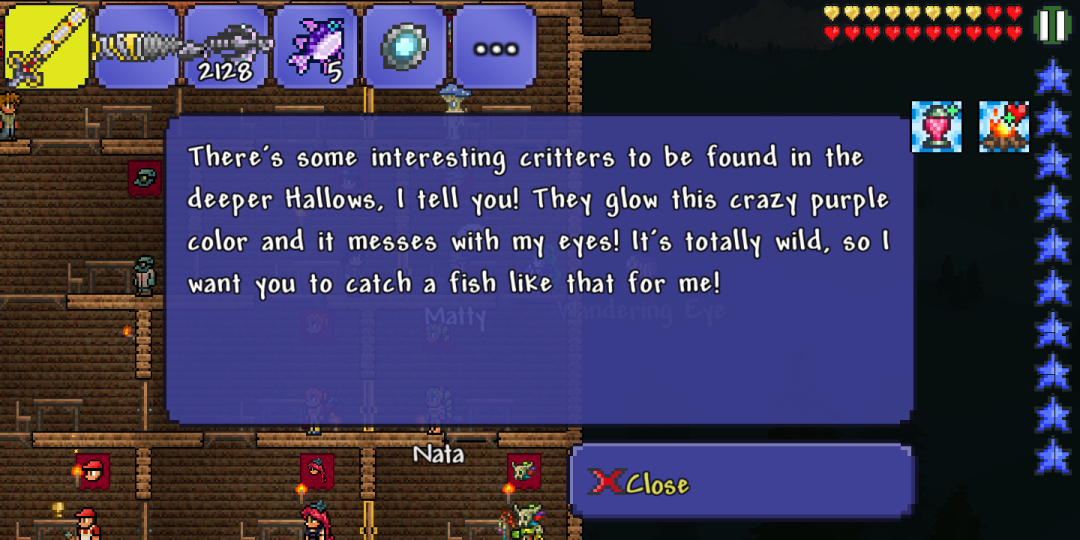The height and width of the screenshot is (540, 1080).
Task: Tap the Campfire buff icon
Action: (x=1004, y=127)
